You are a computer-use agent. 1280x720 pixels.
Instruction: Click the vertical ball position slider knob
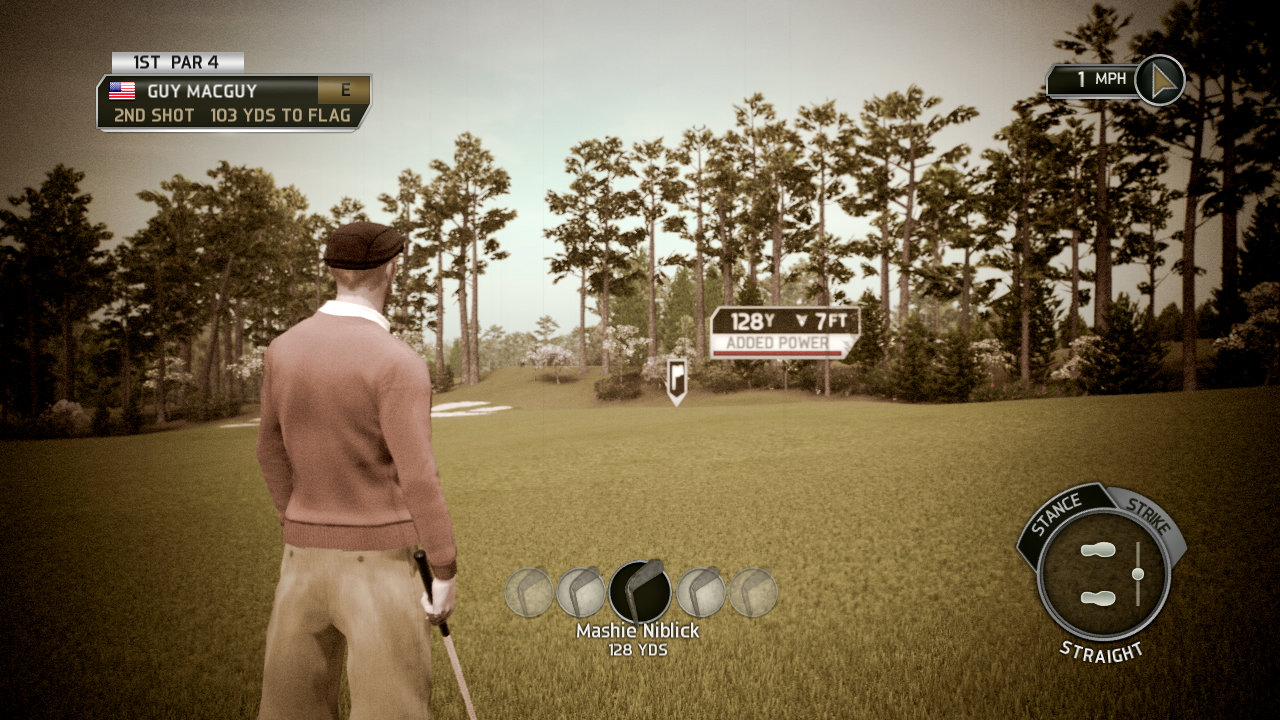click(x=1137, y=574)
